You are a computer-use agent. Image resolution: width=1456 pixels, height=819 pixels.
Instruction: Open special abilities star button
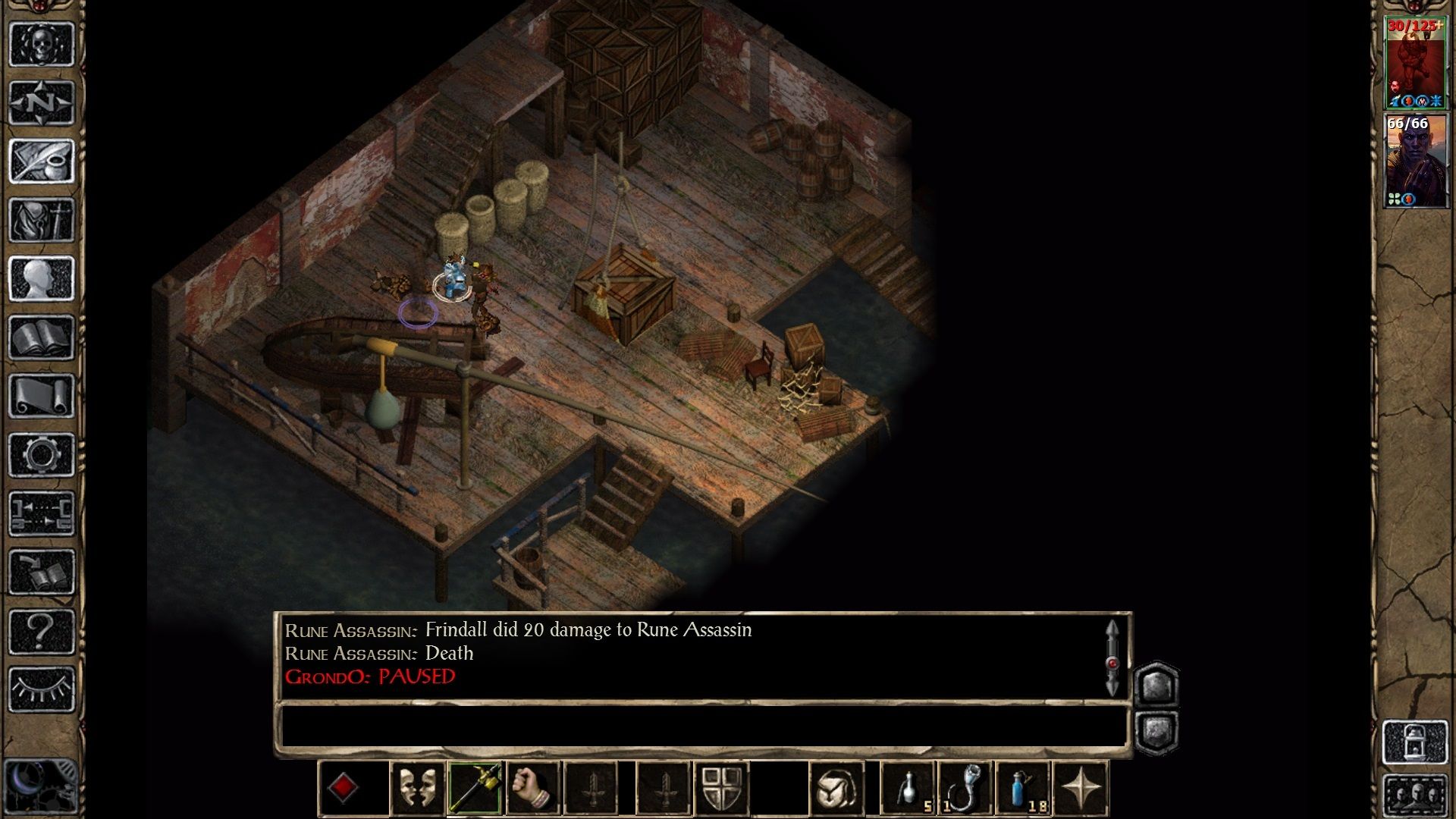pos(1081,789)
